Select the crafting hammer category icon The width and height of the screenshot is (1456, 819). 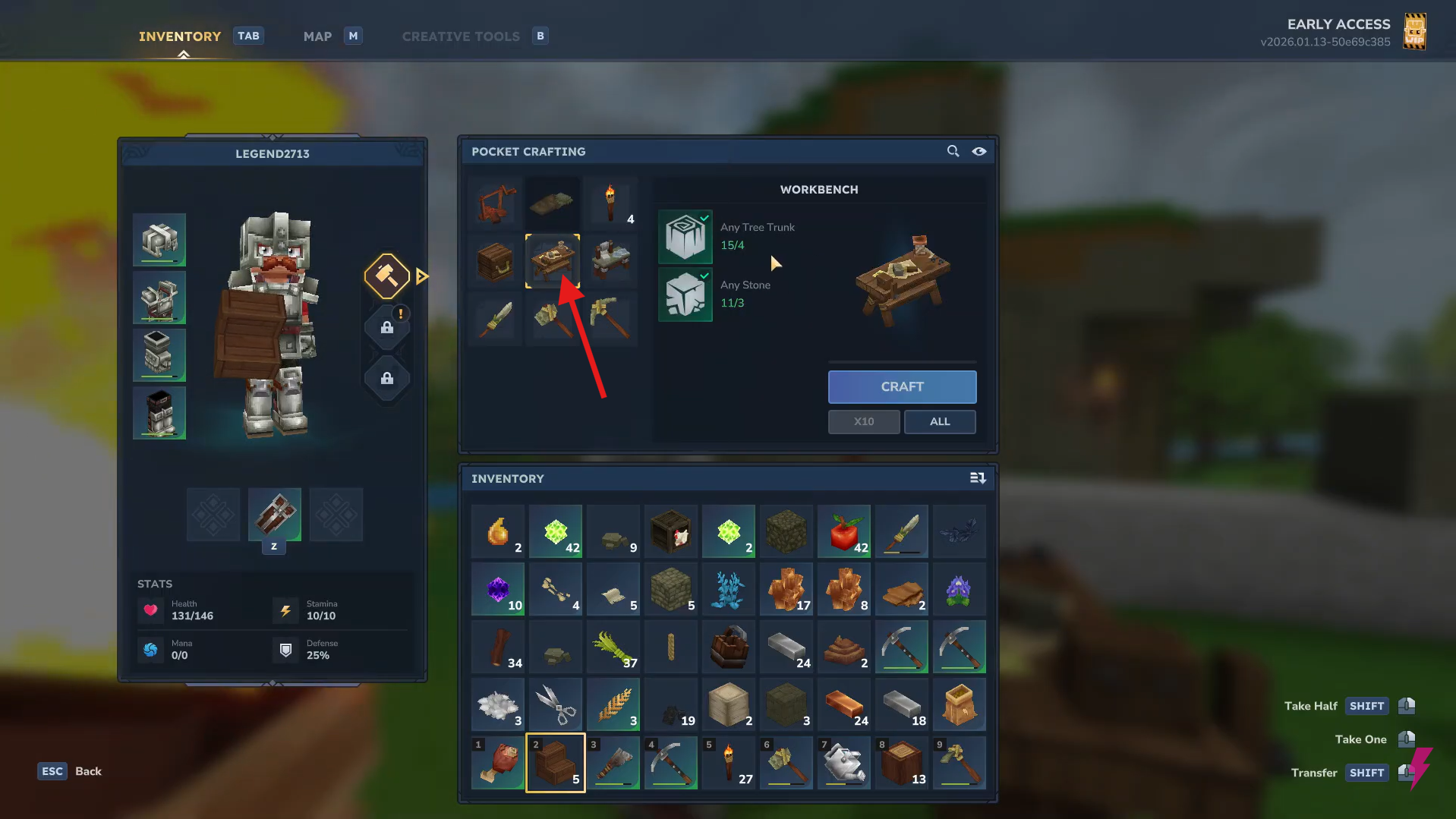pyautogui.click(x=386, y=276)
